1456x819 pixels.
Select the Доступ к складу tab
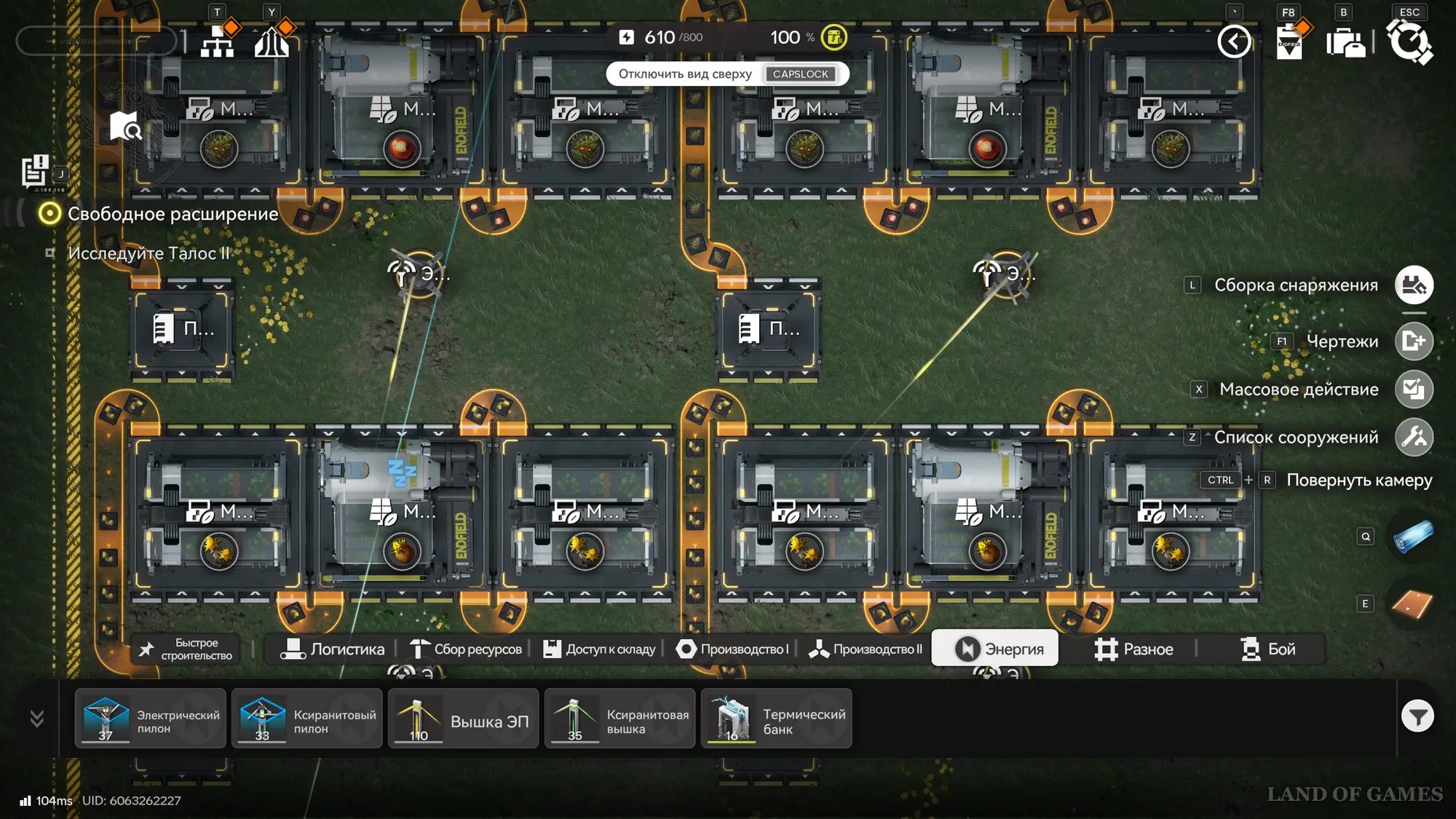click(x=600, y=649)
